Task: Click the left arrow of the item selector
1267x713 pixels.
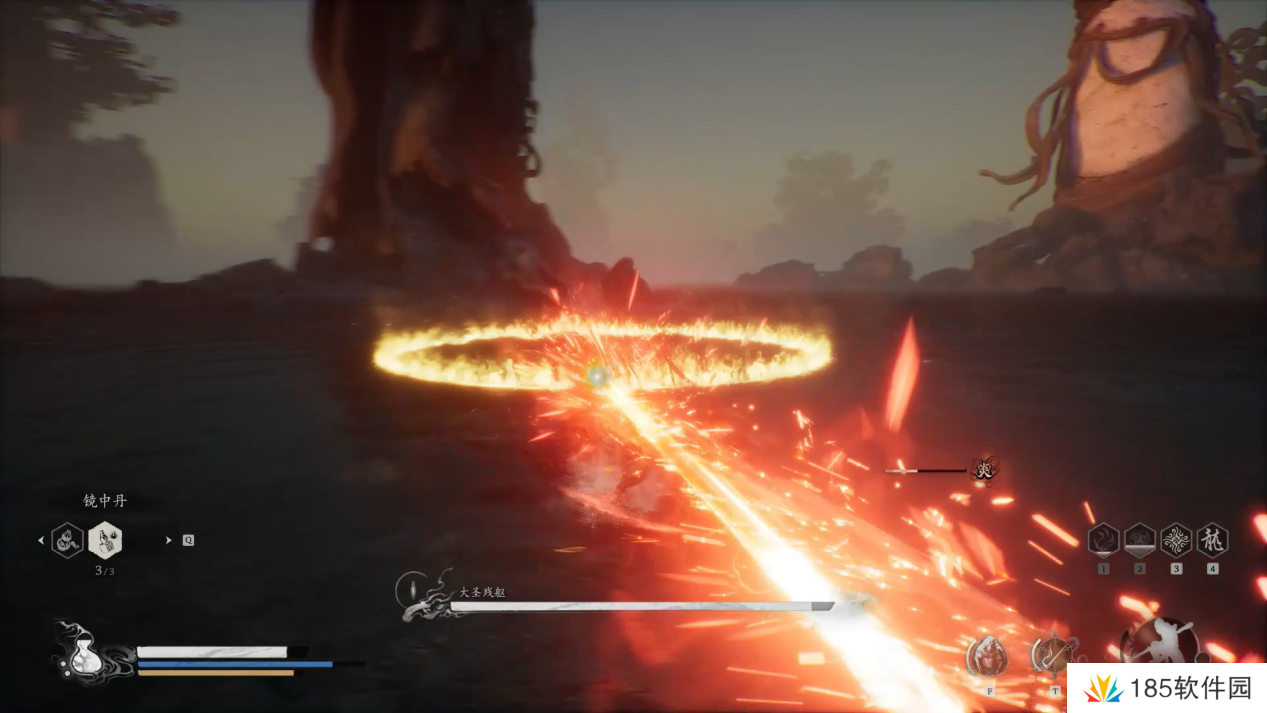Action: (x=41, y=540)
